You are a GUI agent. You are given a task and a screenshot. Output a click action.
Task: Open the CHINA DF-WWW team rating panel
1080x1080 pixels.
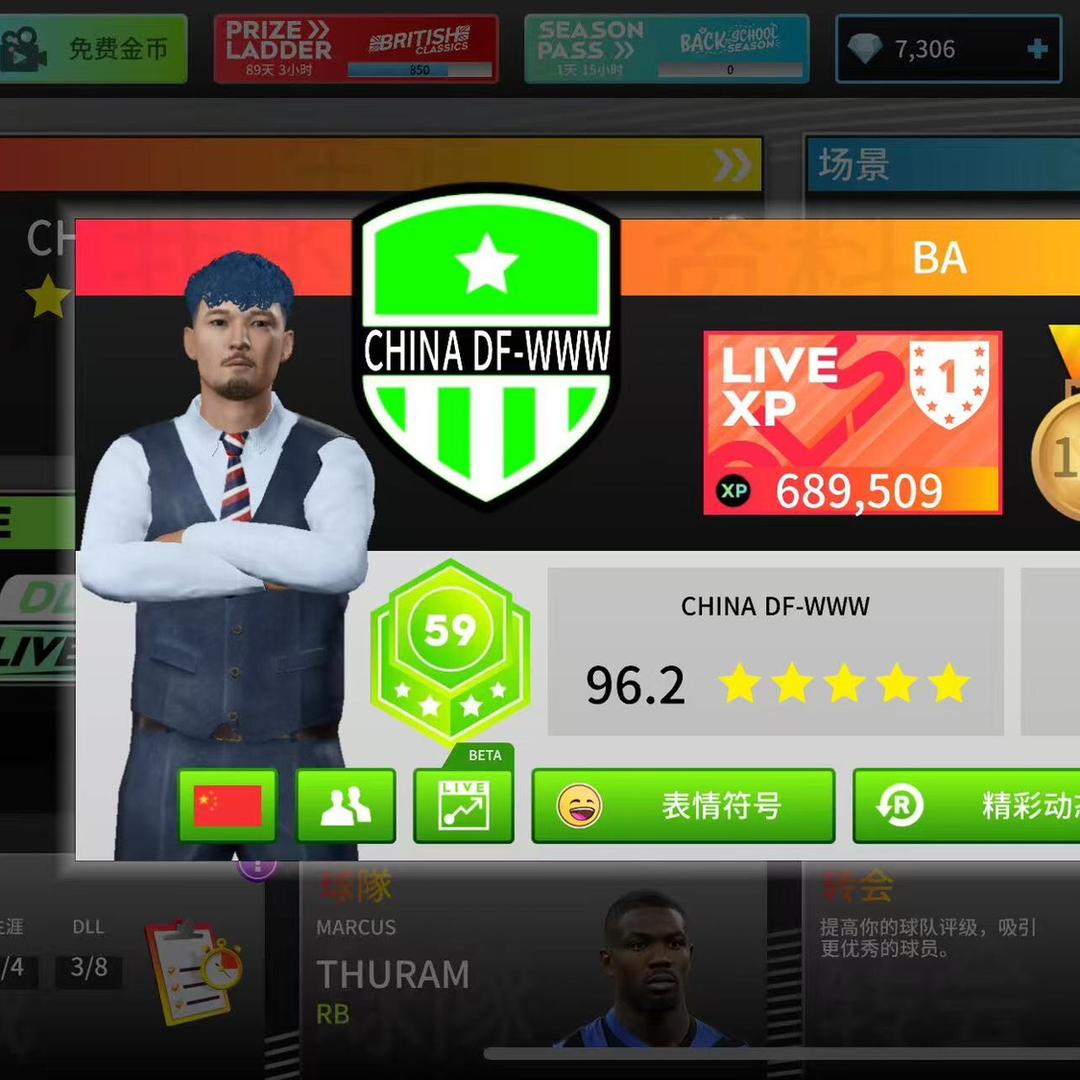click(775, 652)
